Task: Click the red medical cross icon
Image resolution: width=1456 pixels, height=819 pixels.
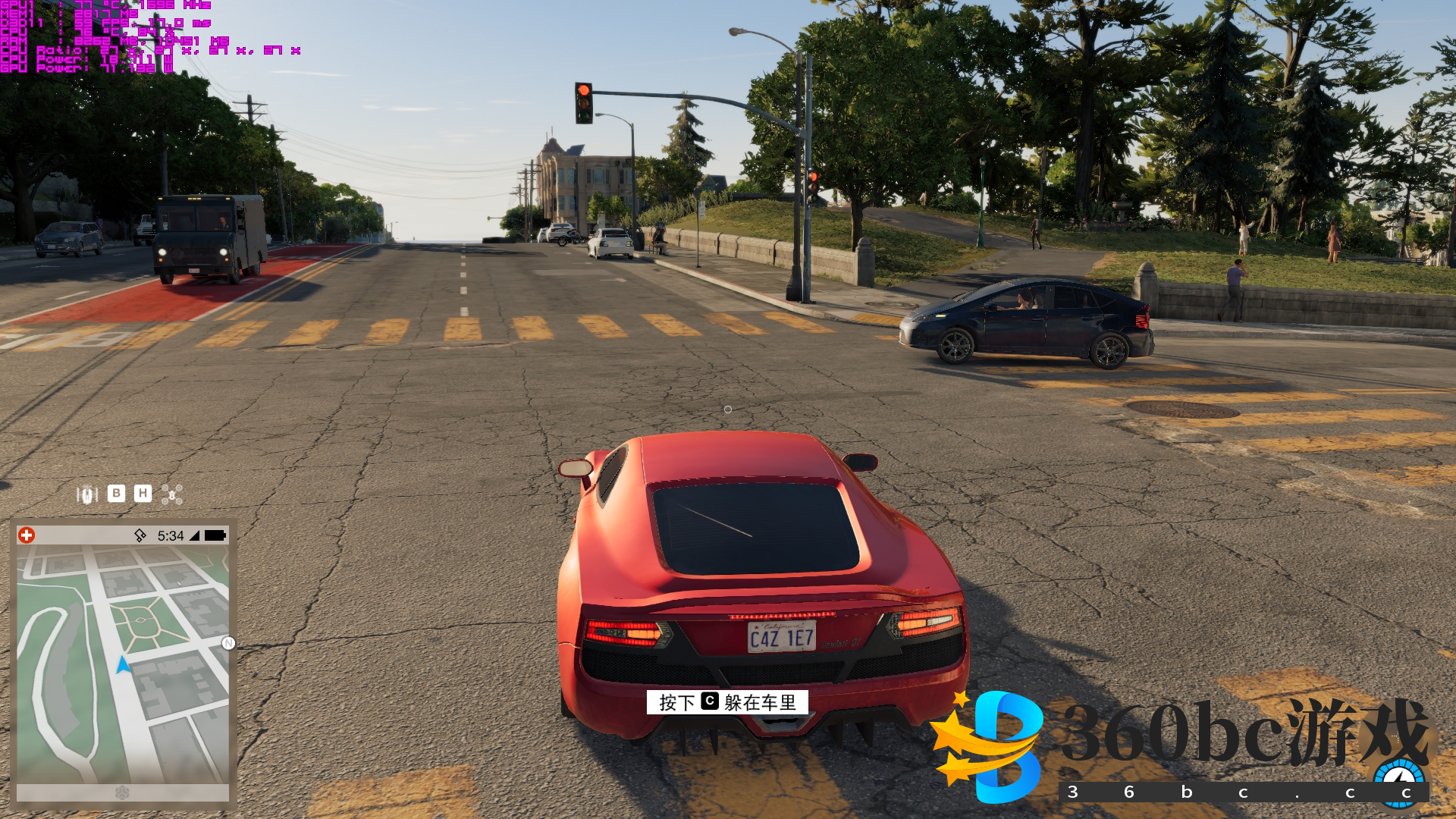Action: click(x=27, y=535)
